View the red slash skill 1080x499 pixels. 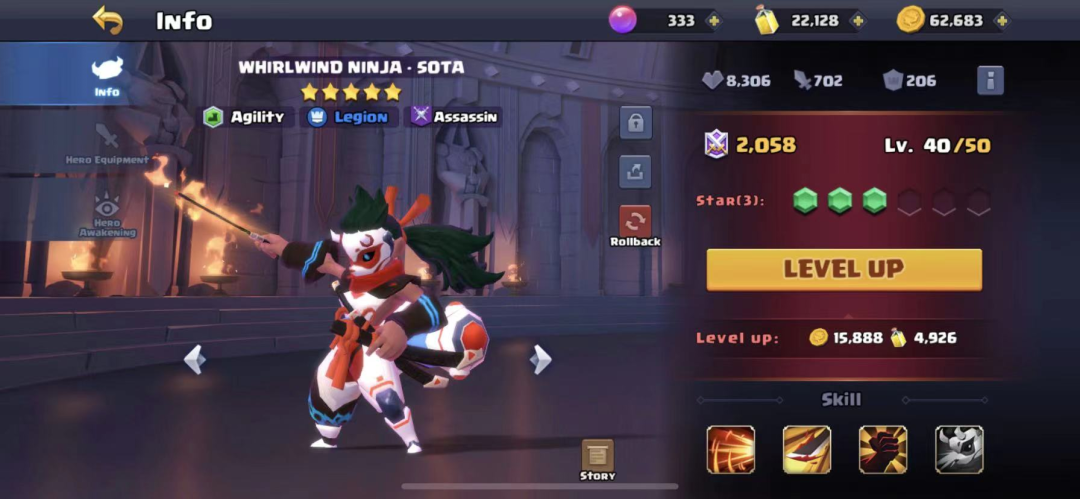(731, 449)
